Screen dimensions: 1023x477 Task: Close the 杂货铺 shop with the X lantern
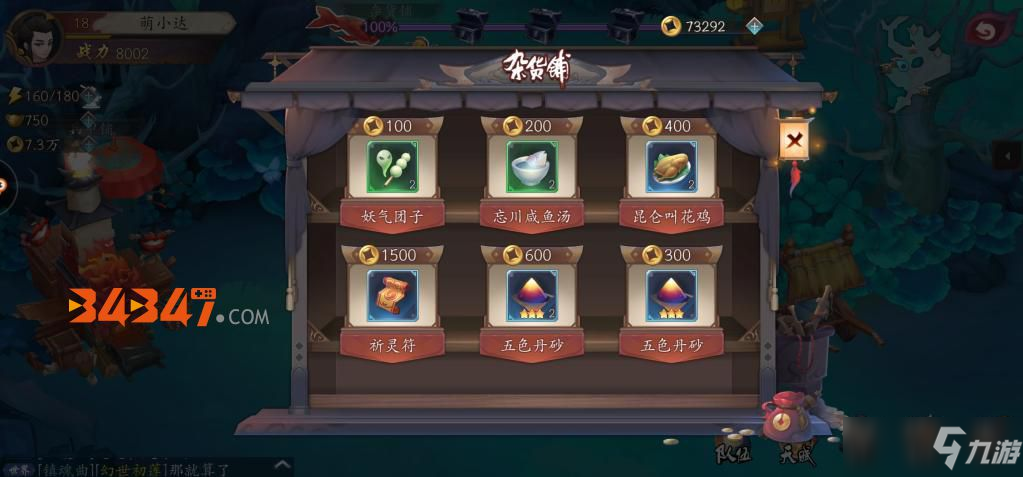point(795,142)
